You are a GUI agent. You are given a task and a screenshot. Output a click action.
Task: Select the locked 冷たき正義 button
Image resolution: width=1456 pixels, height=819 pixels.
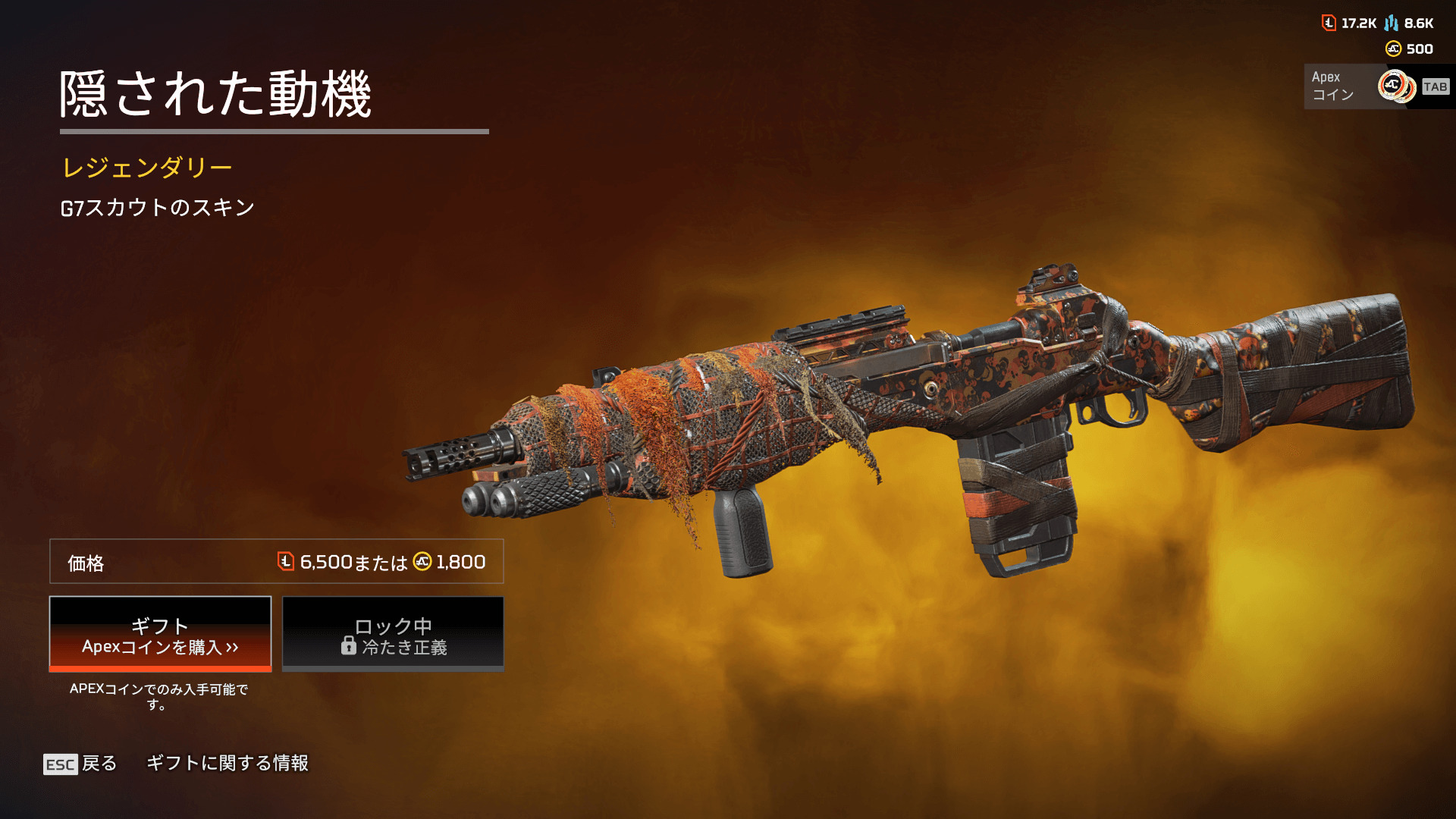pos(393,634)
